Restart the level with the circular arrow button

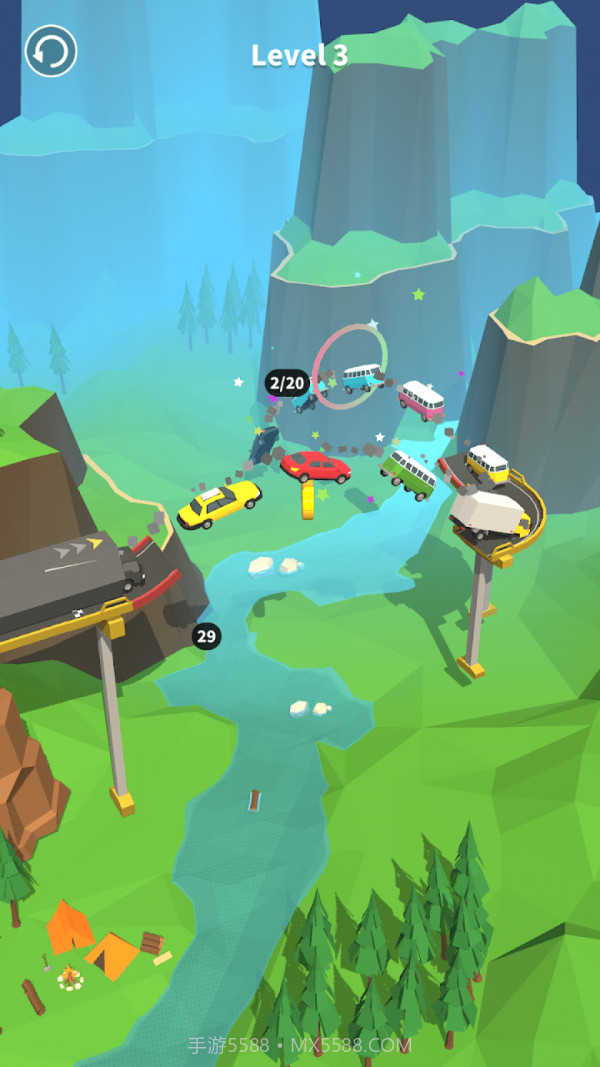[51, 51]
